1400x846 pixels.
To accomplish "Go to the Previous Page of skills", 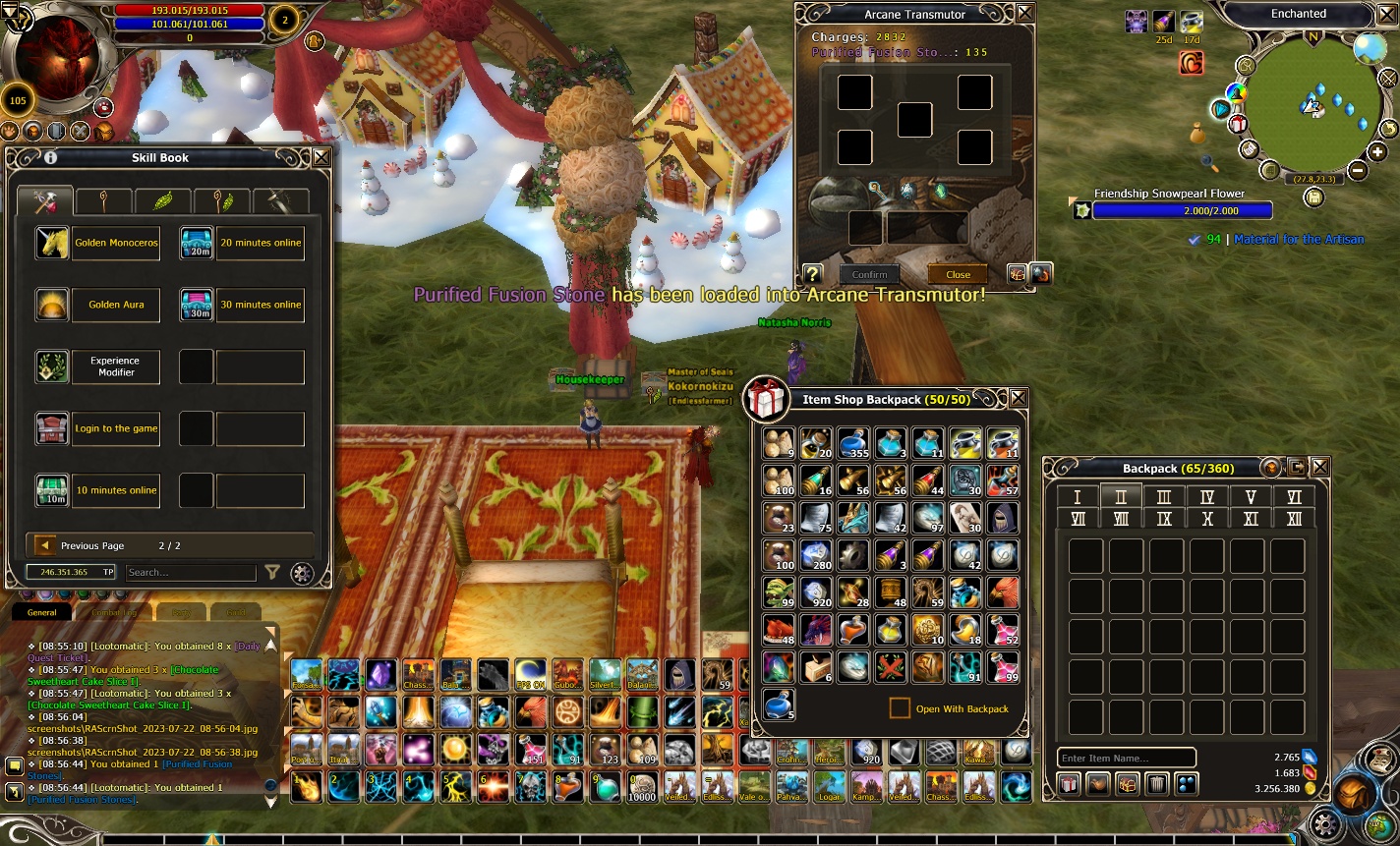I will click(x=45, y=545).
